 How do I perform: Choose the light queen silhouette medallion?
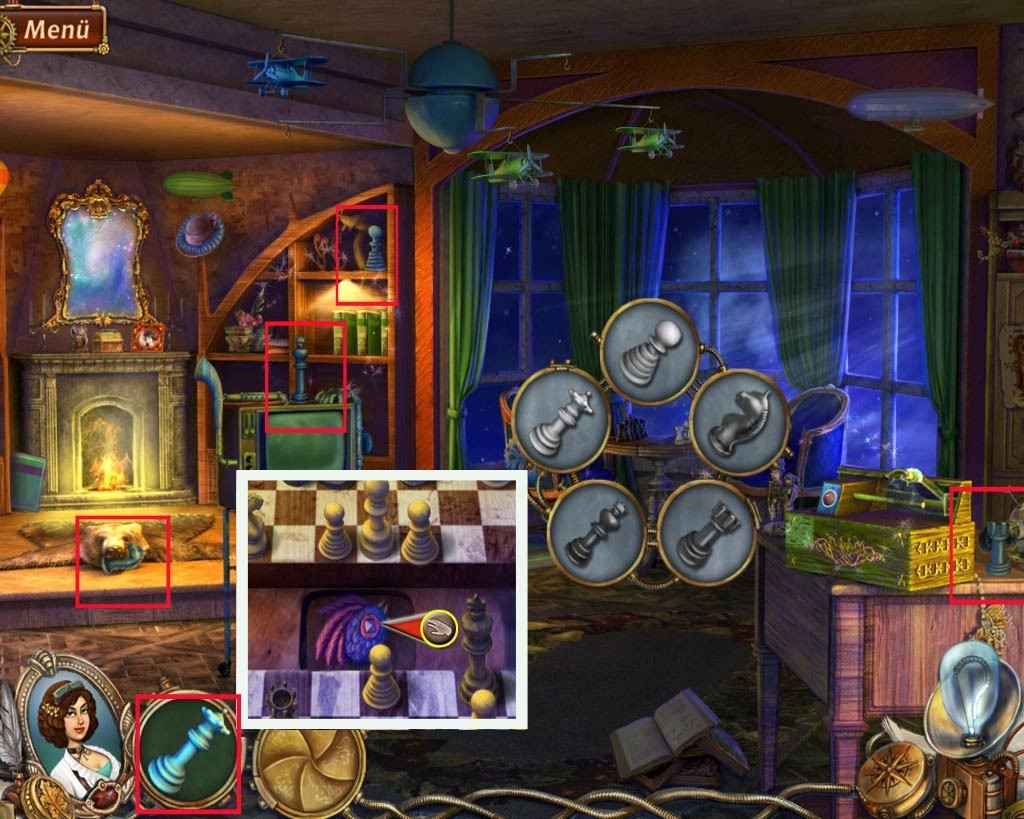[561, 417]
